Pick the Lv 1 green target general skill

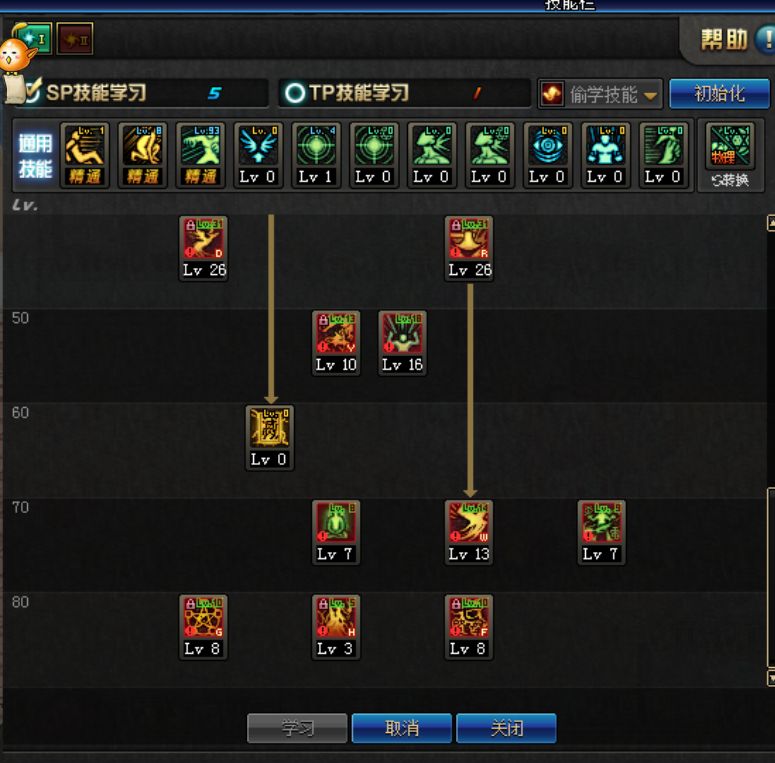pos(317,145)
